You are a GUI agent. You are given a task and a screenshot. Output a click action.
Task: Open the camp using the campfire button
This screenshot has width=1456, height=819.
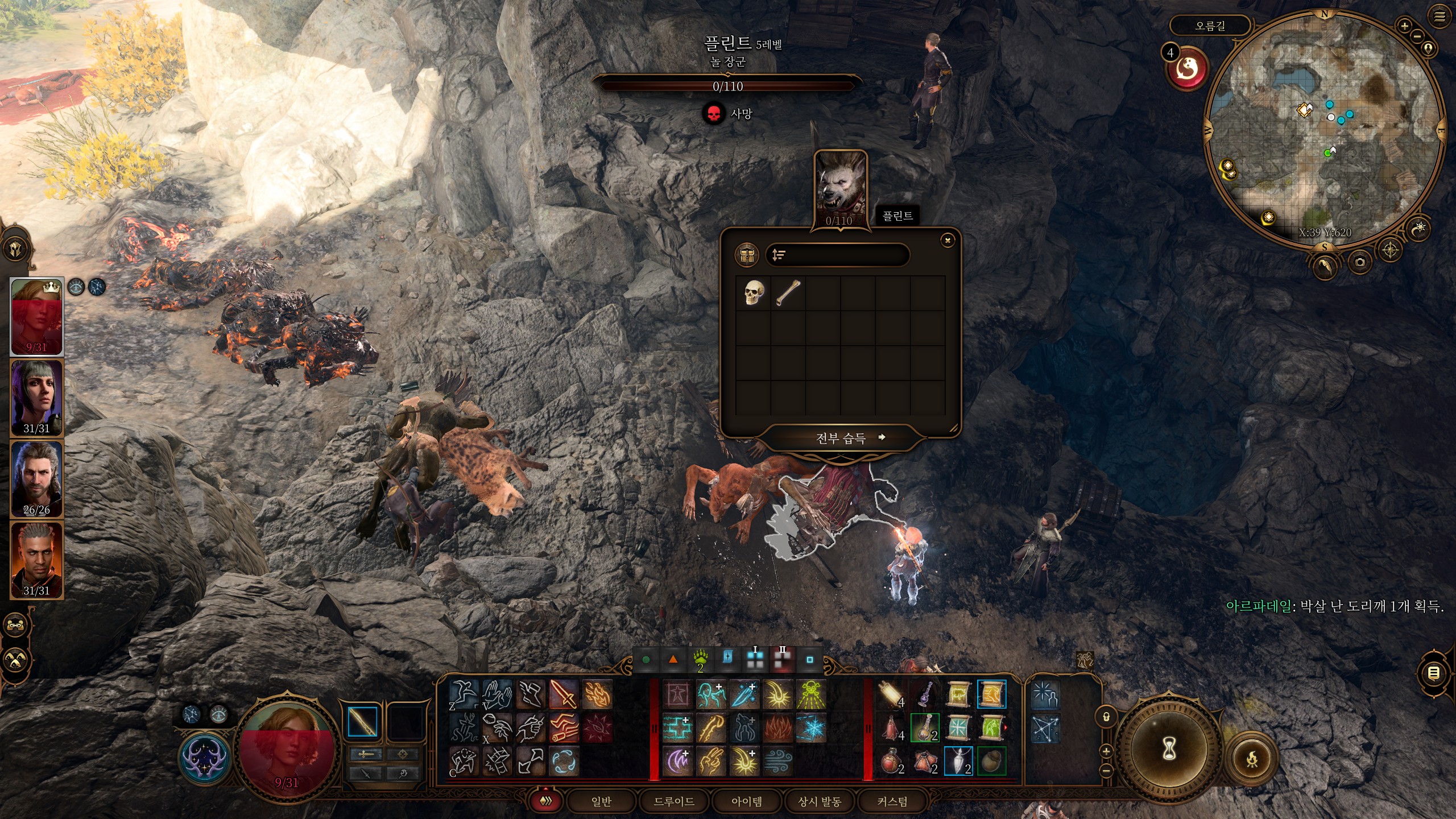(x=1252, y=759)
